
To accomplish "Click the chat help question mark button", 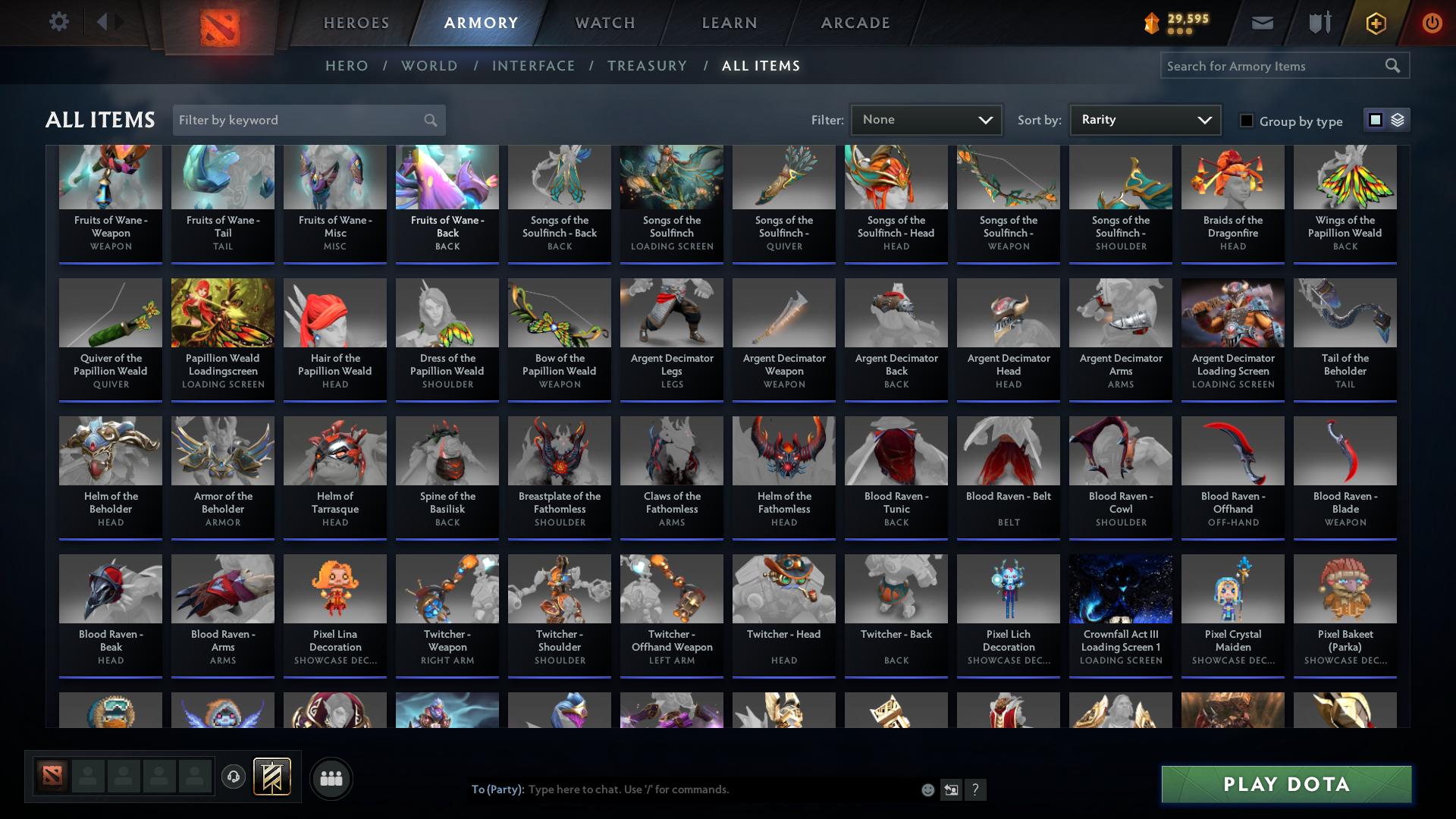I will pos(976,789).
